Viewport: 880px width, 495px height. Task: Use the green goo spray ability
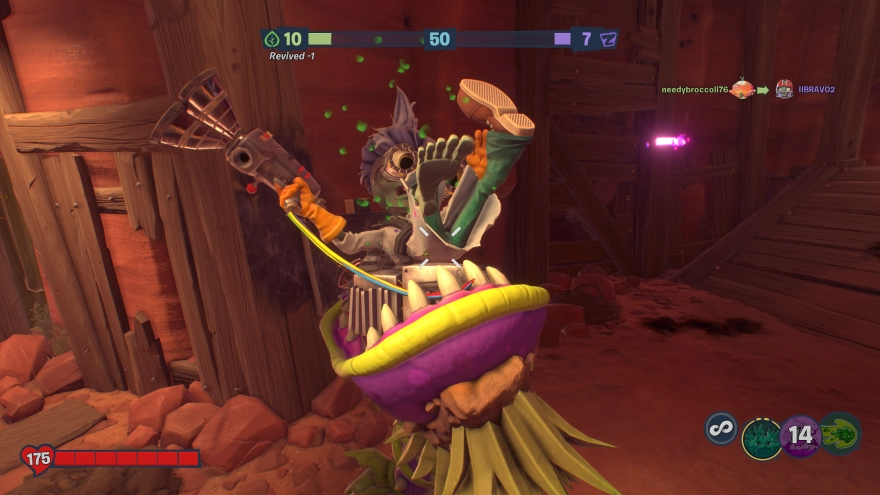[x=840, y=434]
